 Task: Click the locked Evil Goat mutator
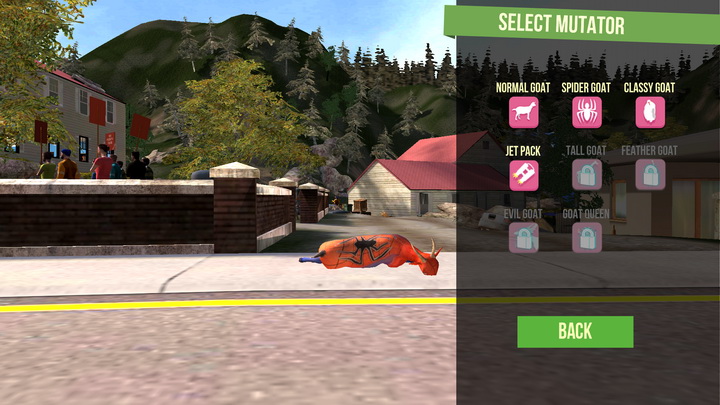point(523,237)
